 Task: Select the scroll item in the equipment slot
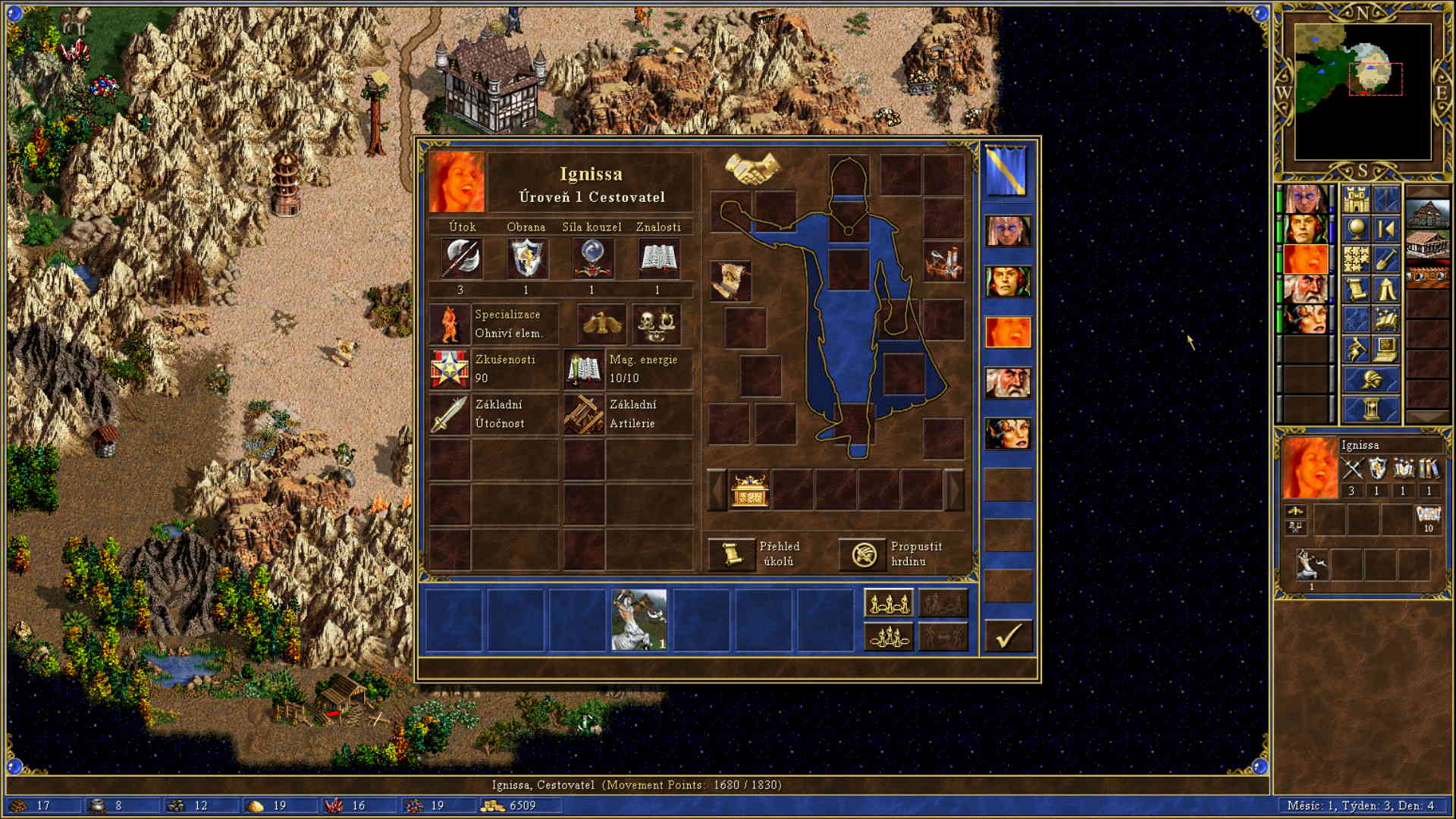point(730,281)
